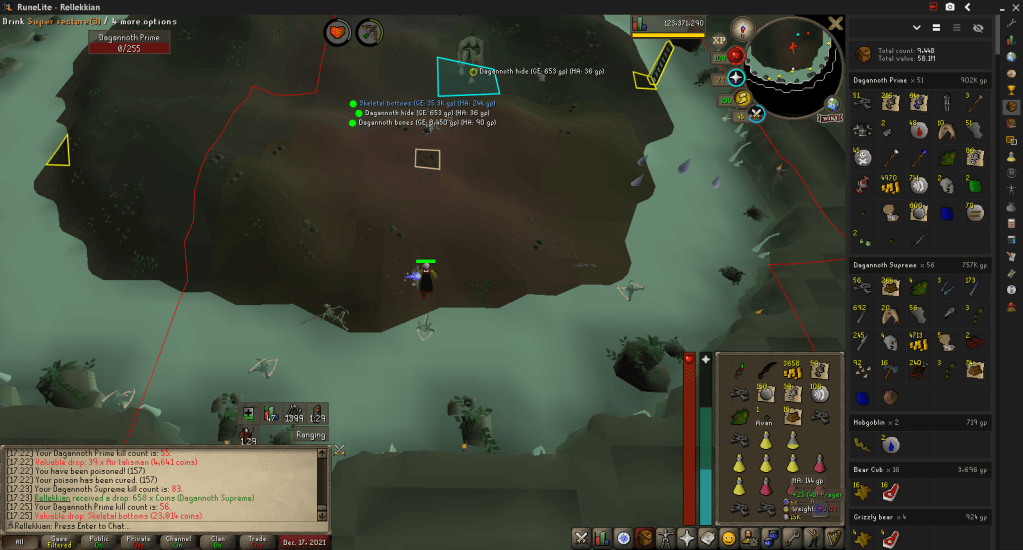Open the Prayer tab
The height and width of the screenshot is (550, 1023).
(x=688, y=538)
